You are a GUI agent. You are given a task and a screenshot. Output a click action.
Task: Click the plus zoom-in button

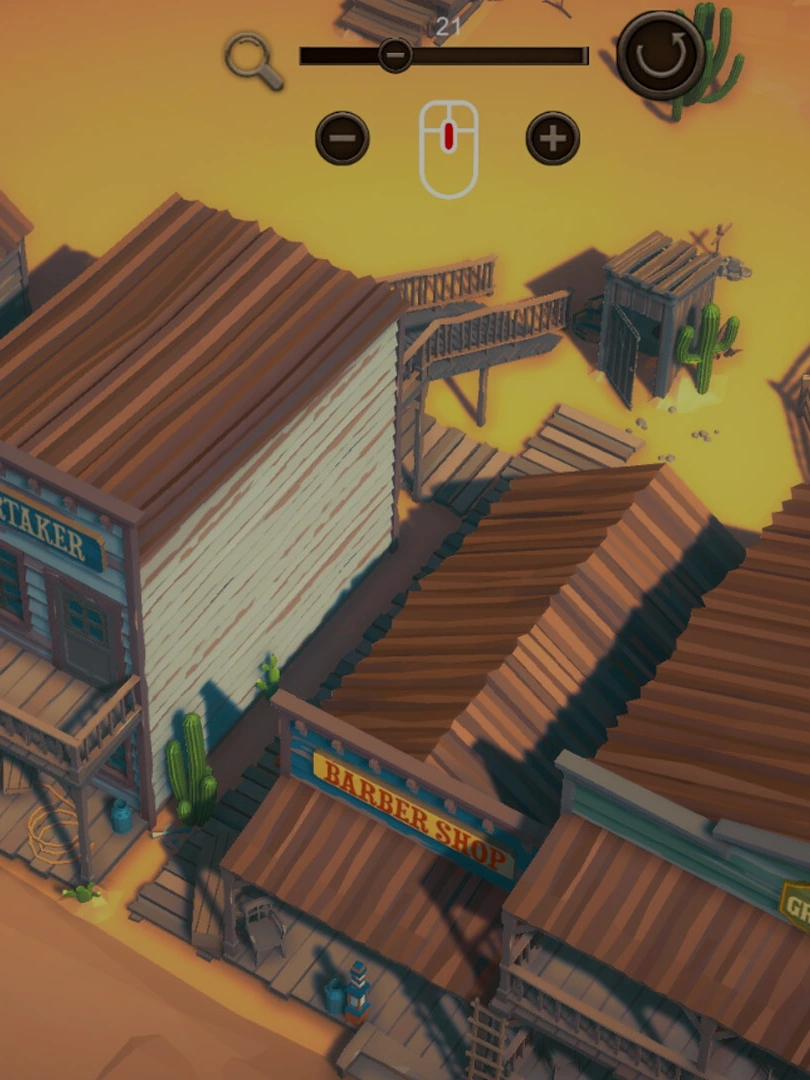553,138
